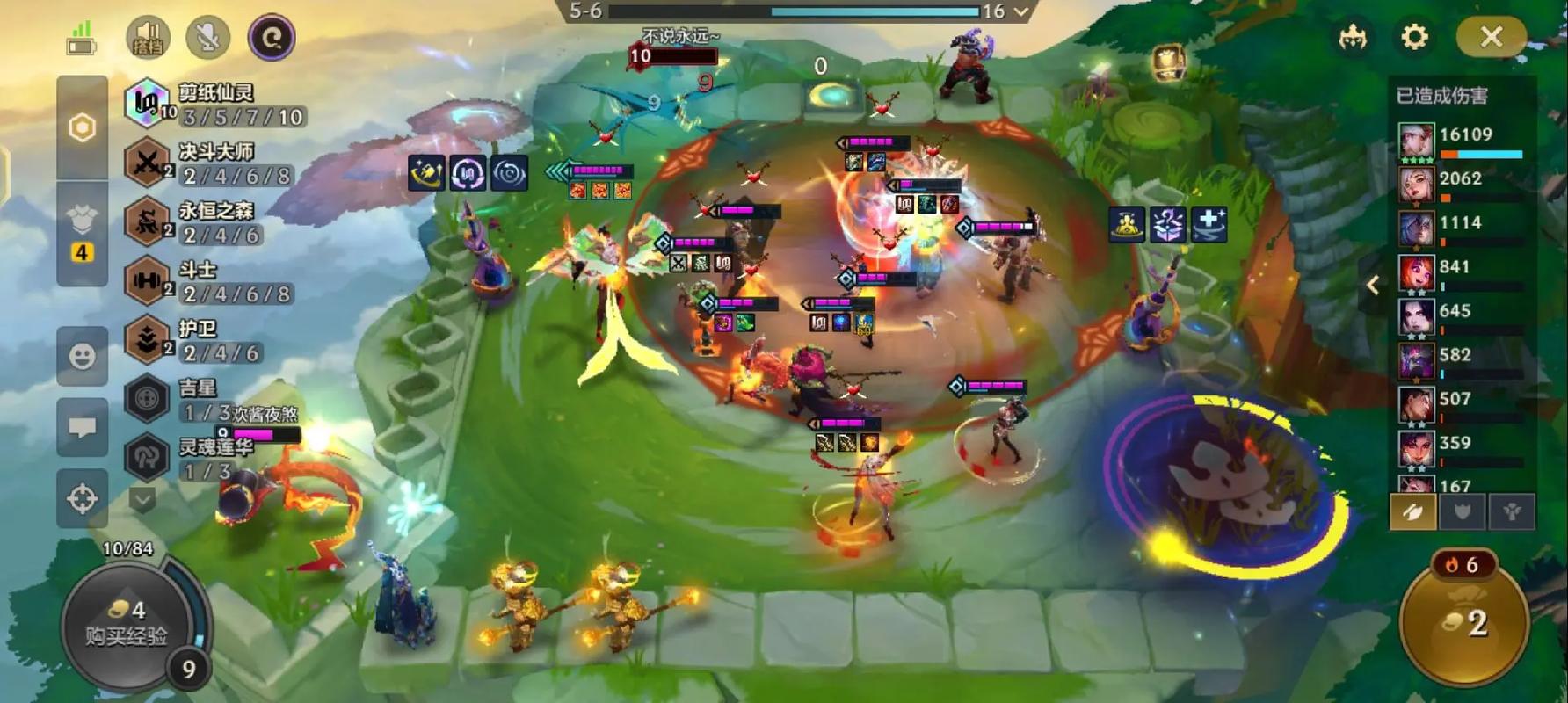Viewport: 1568px width, 703px height.
Task: Tap the gold pouch button showing 2
Action: (1464, 622)
